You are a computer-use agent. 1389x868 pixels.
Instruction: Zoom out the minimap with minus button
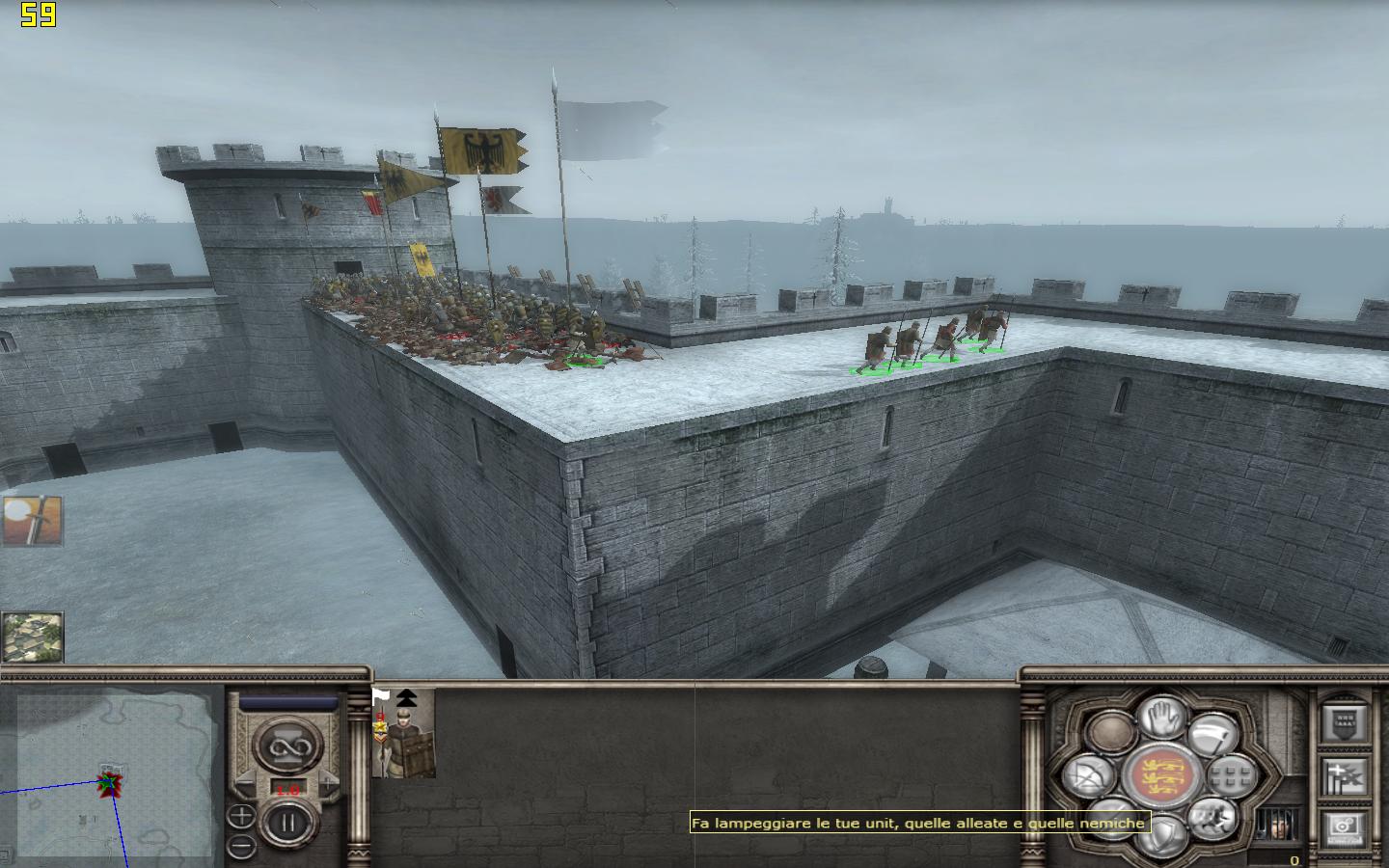pos(241,846)
